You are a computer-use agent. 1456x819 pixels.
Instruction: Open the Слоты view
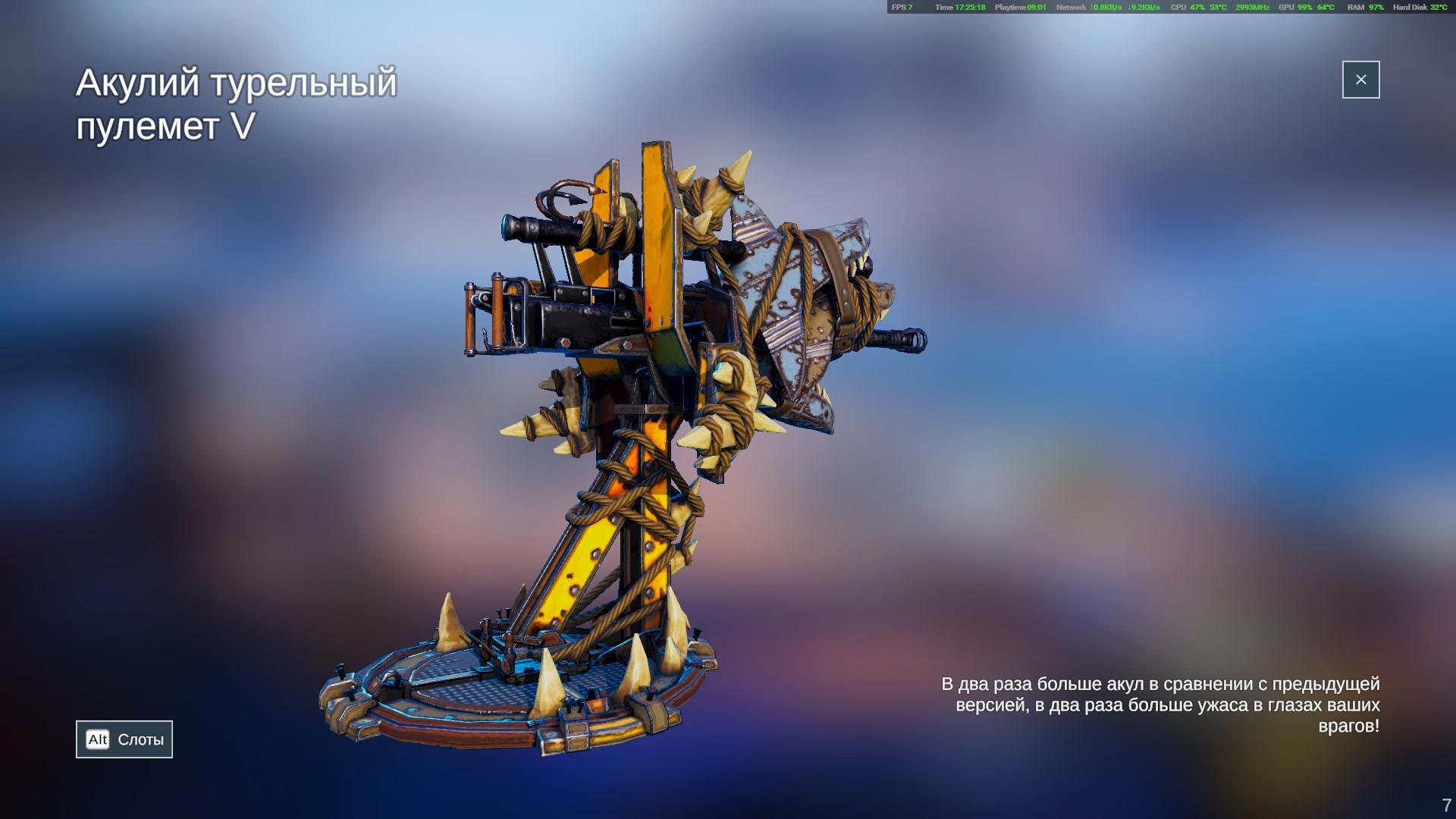124,739
